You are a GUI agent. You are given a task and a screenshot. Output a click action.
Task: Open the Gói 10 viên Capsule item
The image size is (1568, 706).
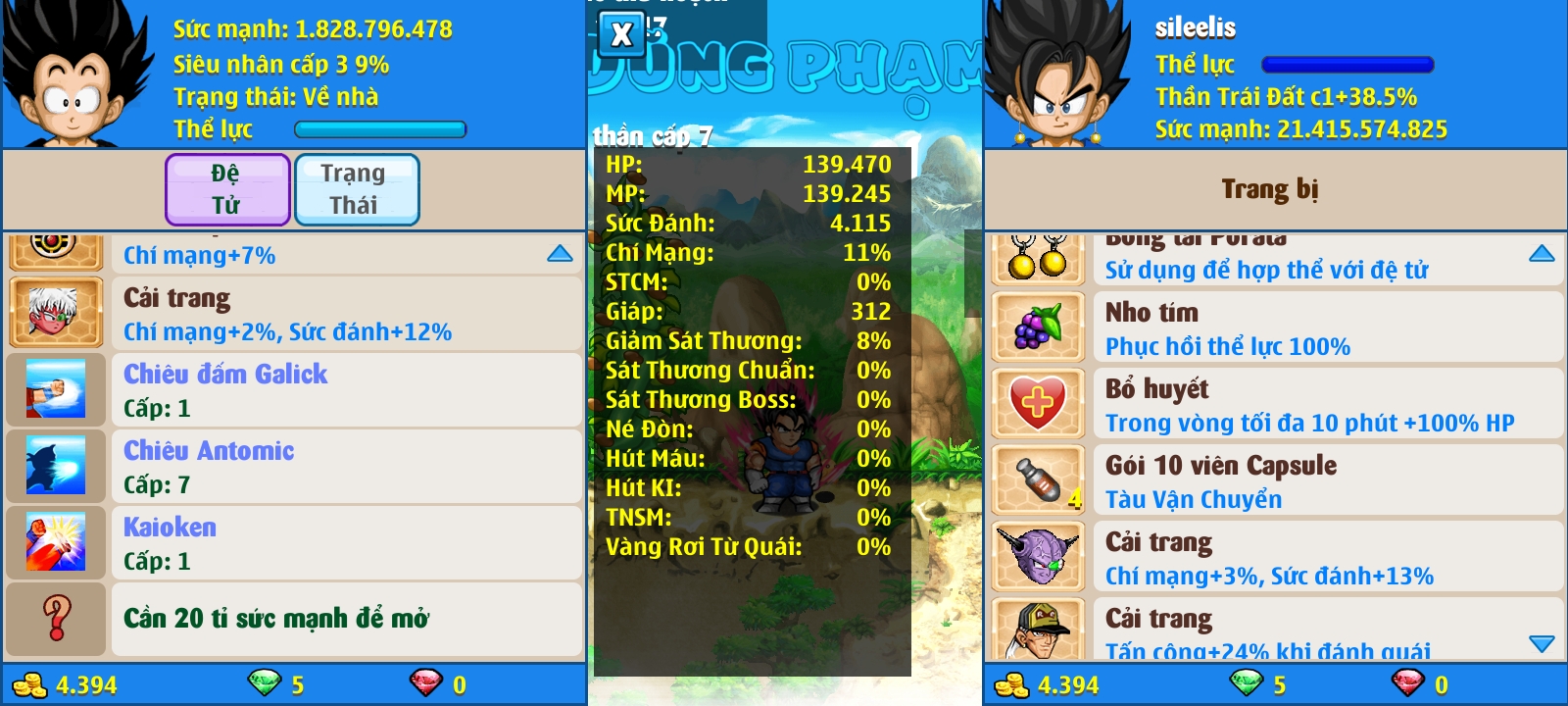(1274, 480)
